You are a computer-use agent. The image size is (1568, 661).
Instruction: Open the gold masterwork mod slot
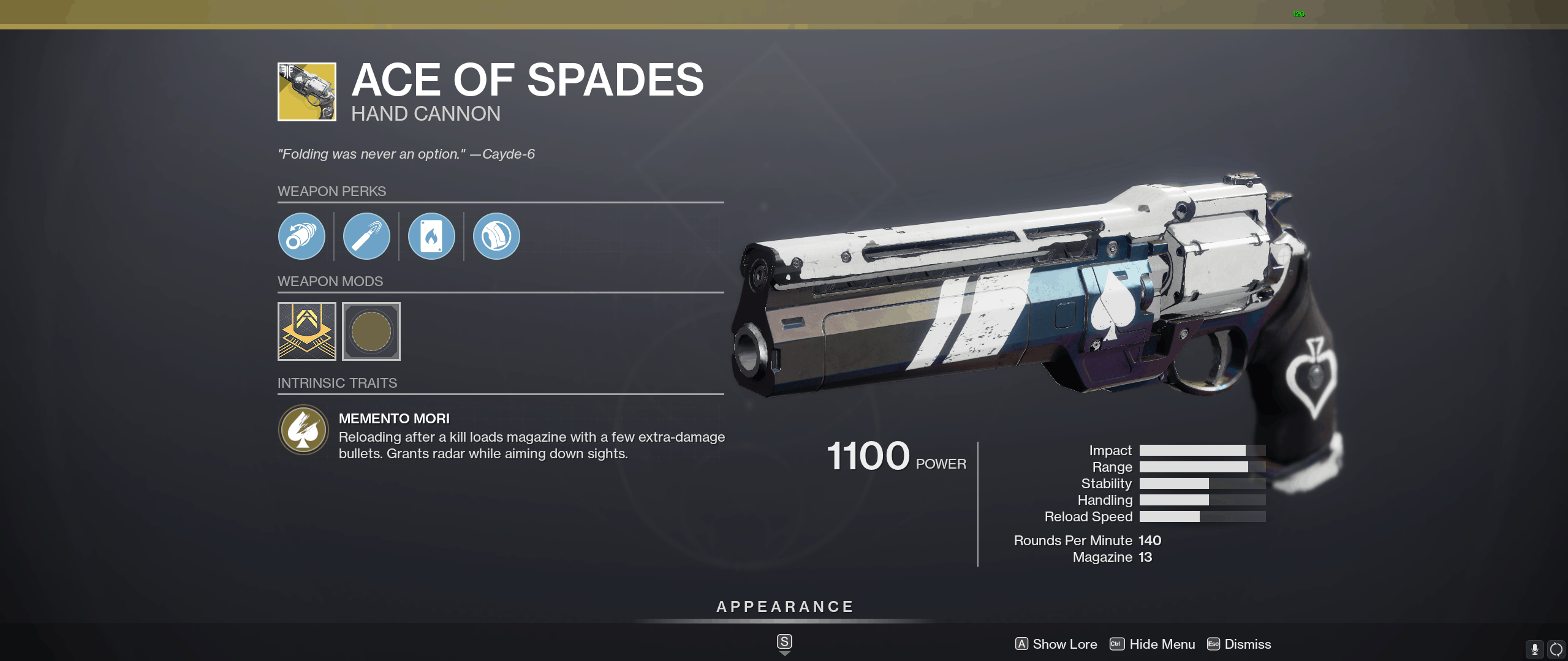click(307, 331)
